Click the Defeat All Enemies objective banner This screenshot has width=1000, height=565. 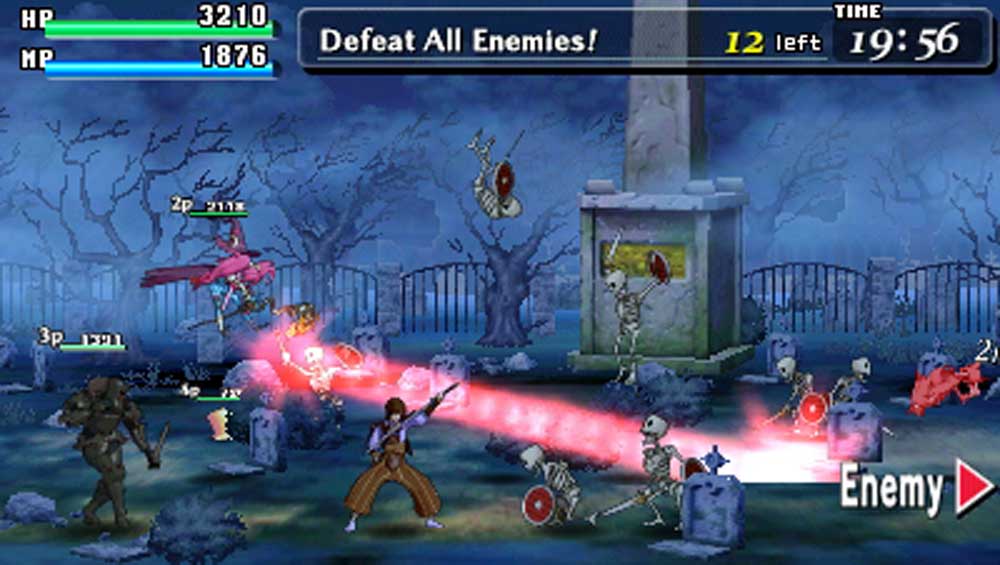(x=459, y=41)
